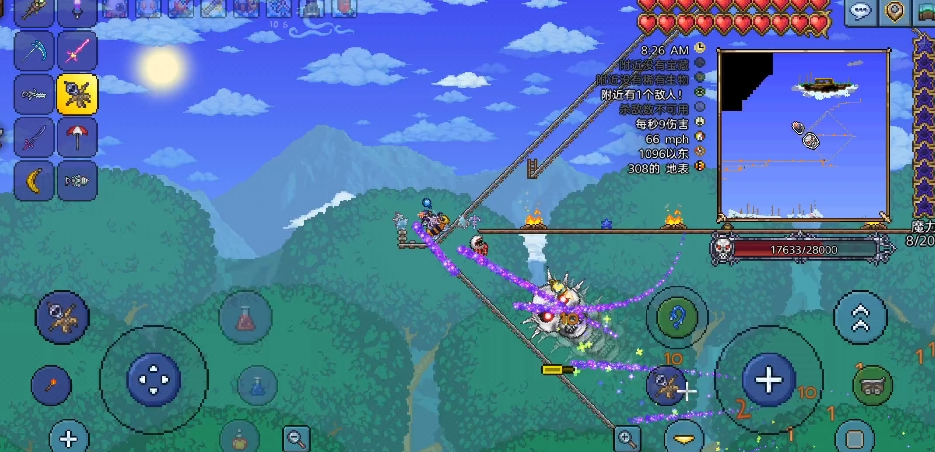Activate the grappling hook button
Viewport: 935px width, 452px height.
(681, 317)
